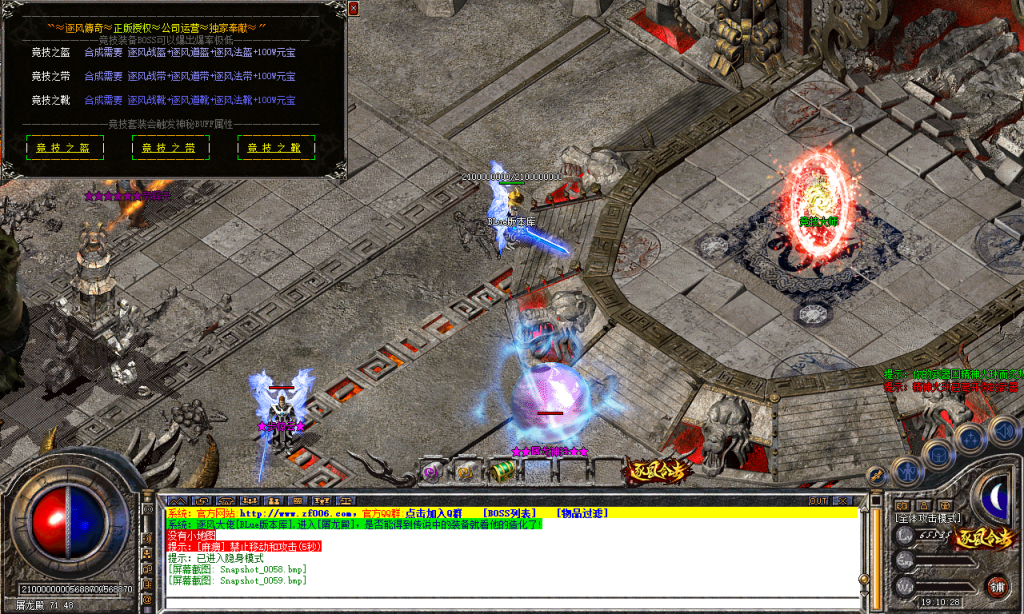Use the purple swirl scroll in belt

[x=432, y=471]
